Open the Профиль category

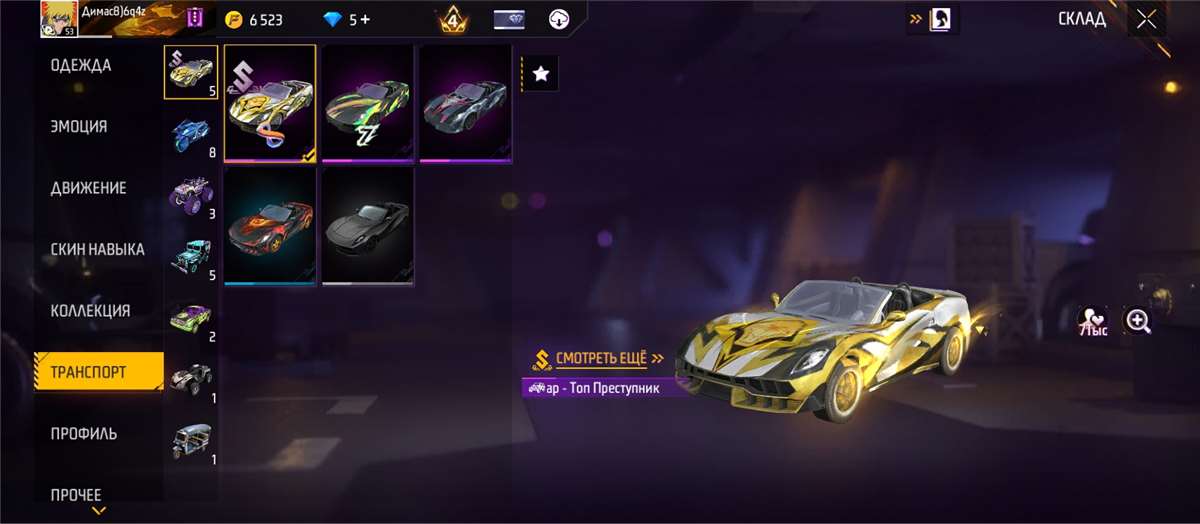pyautogui.click(x=84, y=433)
